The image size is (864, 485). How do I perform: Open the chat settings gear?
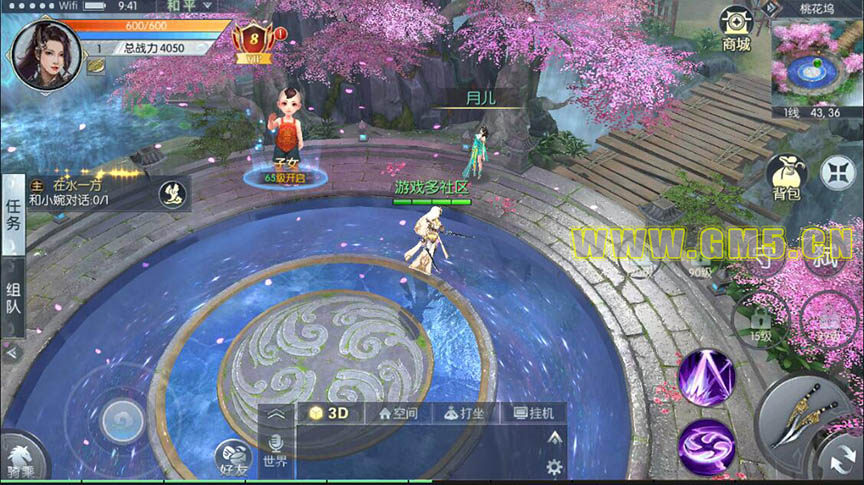(x=555, y=466)
